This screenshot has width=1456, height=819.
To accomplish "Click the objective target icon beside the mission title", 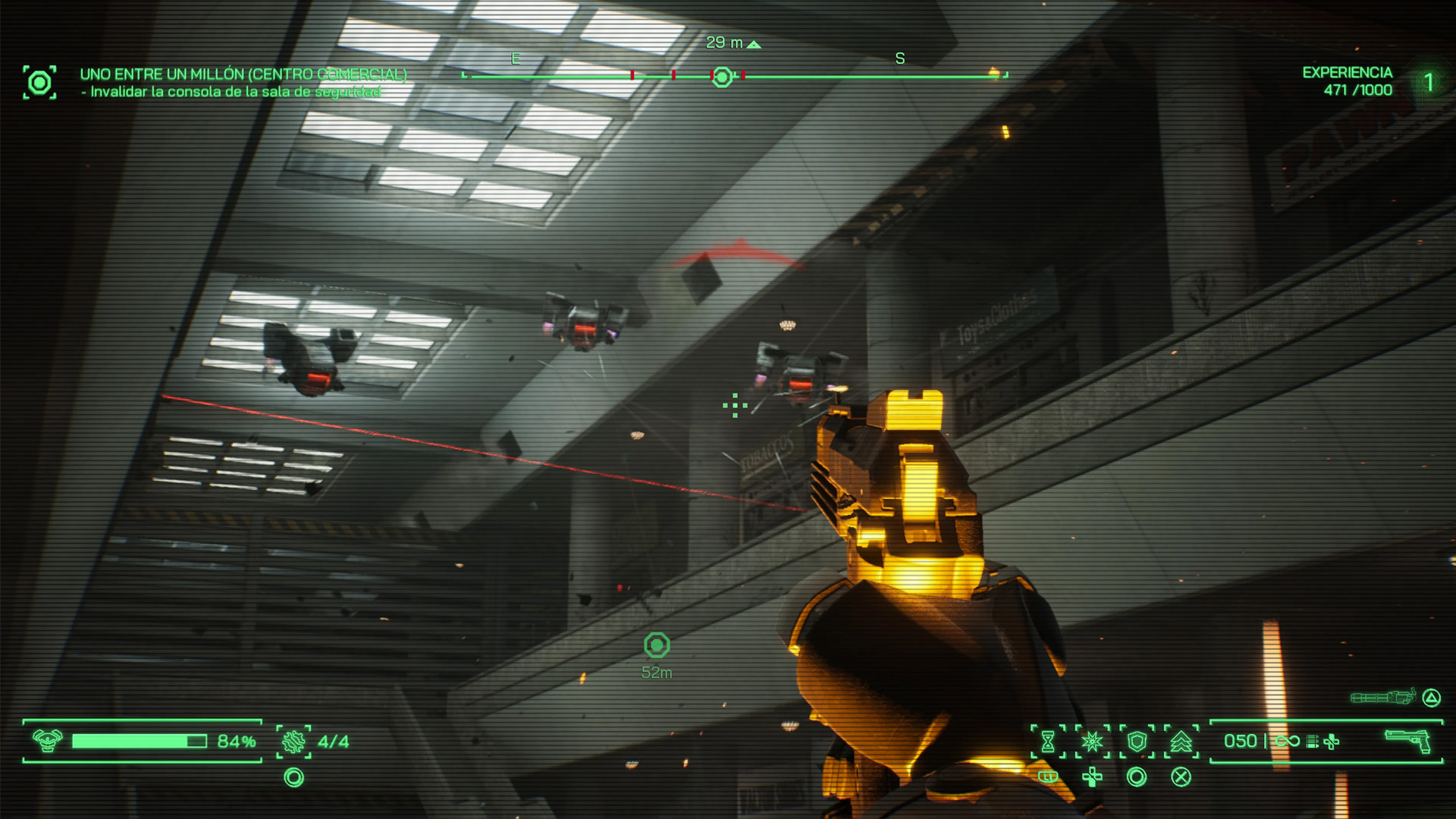I will (39, 82).
